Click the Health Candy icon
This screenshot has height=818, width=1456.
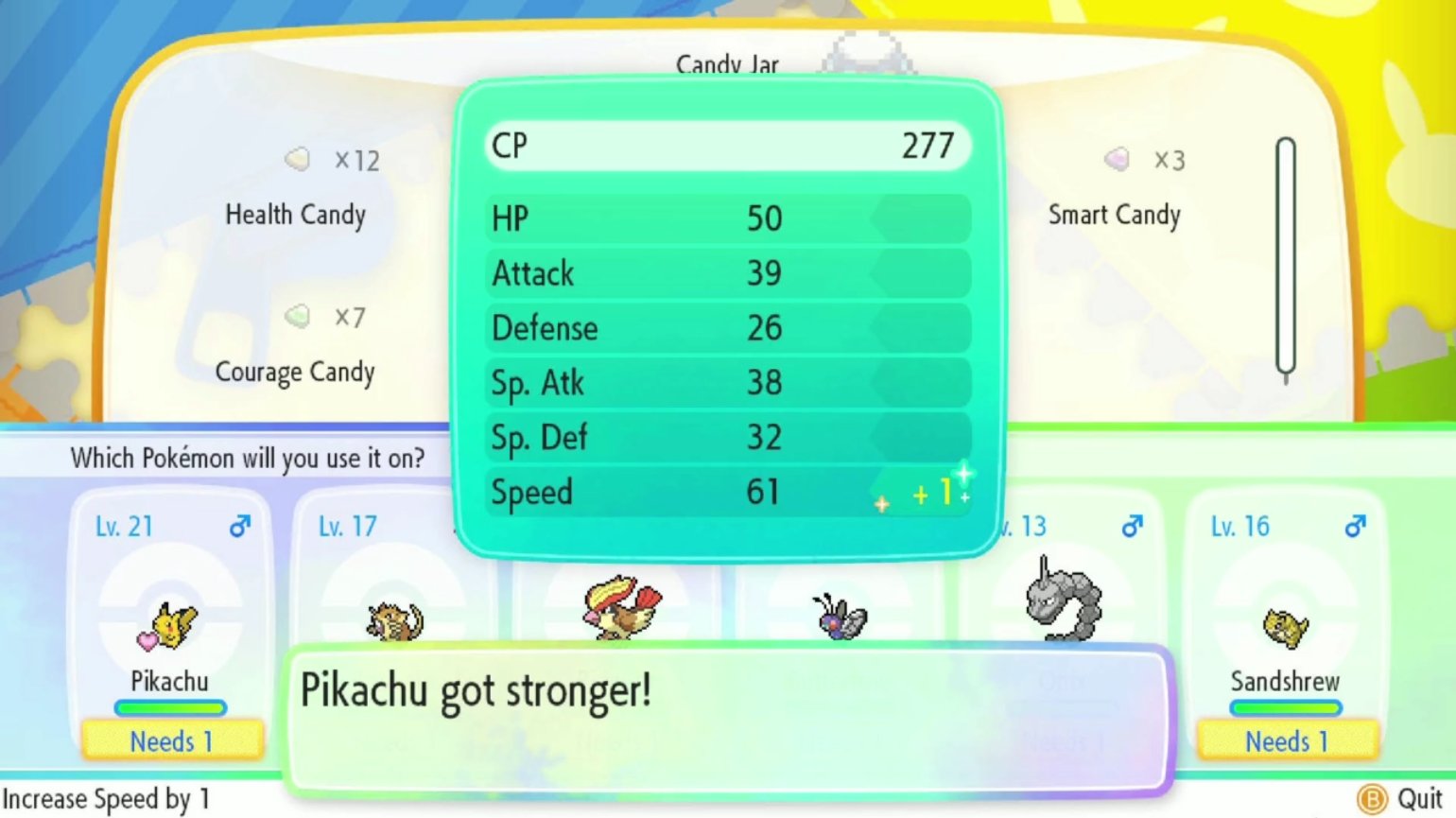(297, 159)
